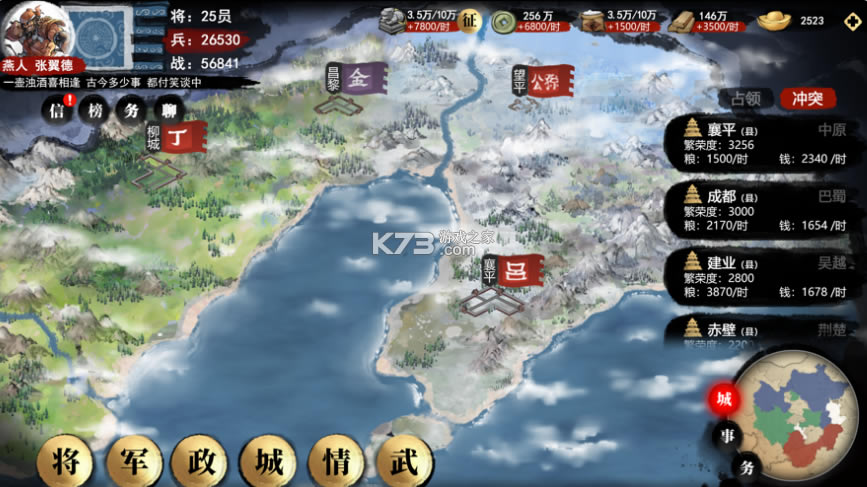The height and width of the screenshot is (487, 867).
Task: Activate the red 城 minimap filter
Action: pyautogui.click(x=724, y=399)
